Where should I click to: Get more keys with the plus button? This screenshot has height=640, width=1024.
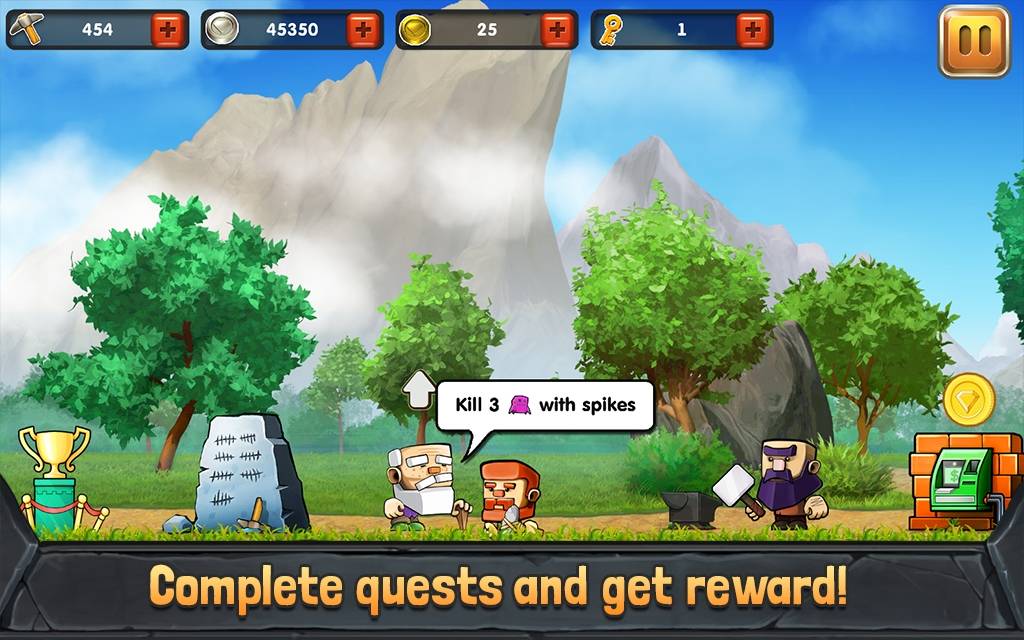(753, 30)
